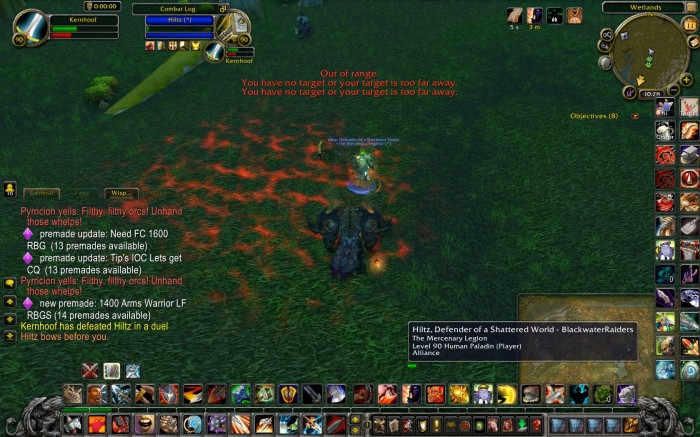Click the first buff icon with 5s timer
700x437 pixels.
click(514, 15)
